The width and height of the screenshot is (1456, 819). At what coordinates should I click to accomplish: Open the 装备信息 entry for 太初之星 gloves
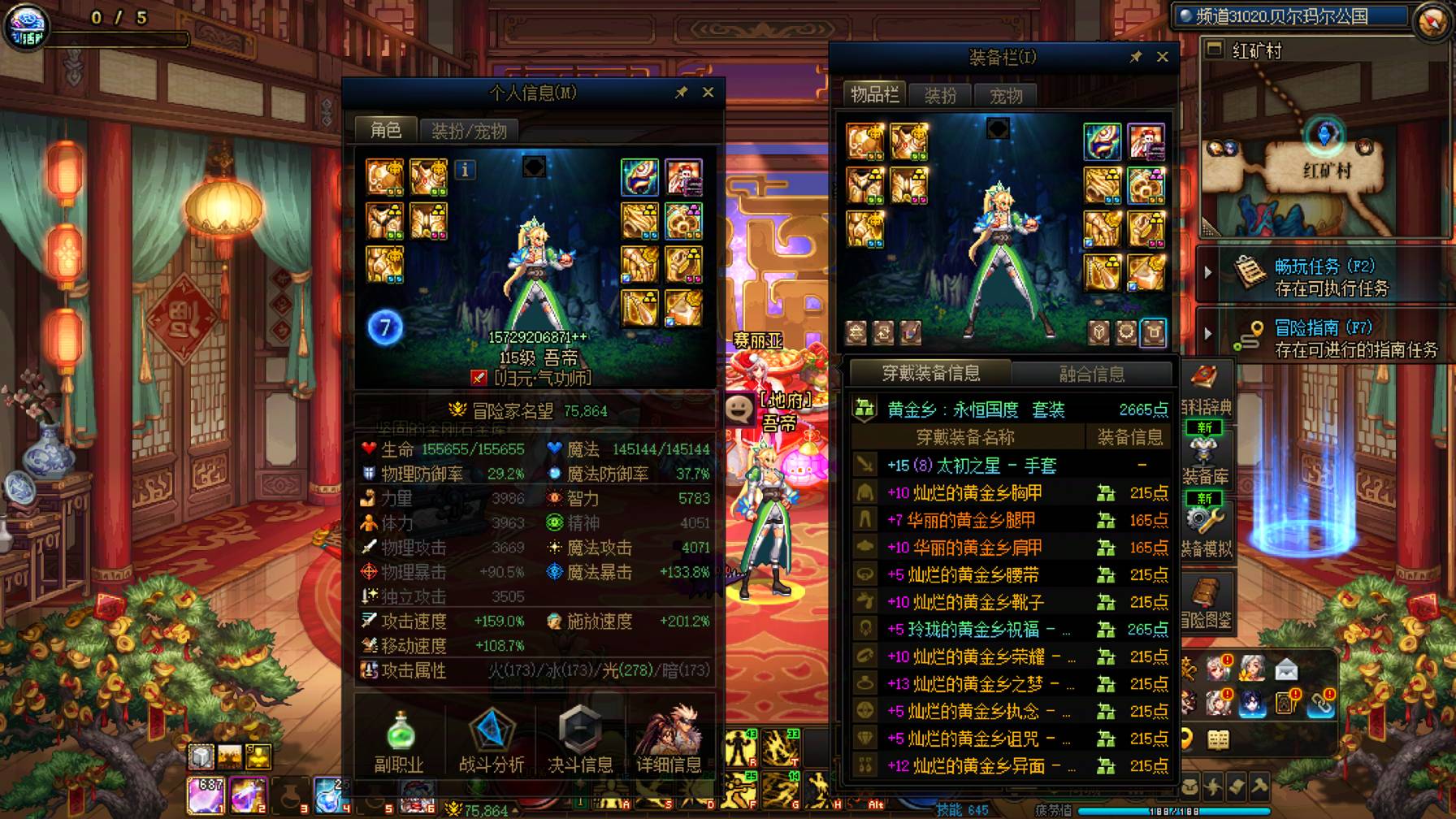pyautogui.click(x=1136, y=464)
